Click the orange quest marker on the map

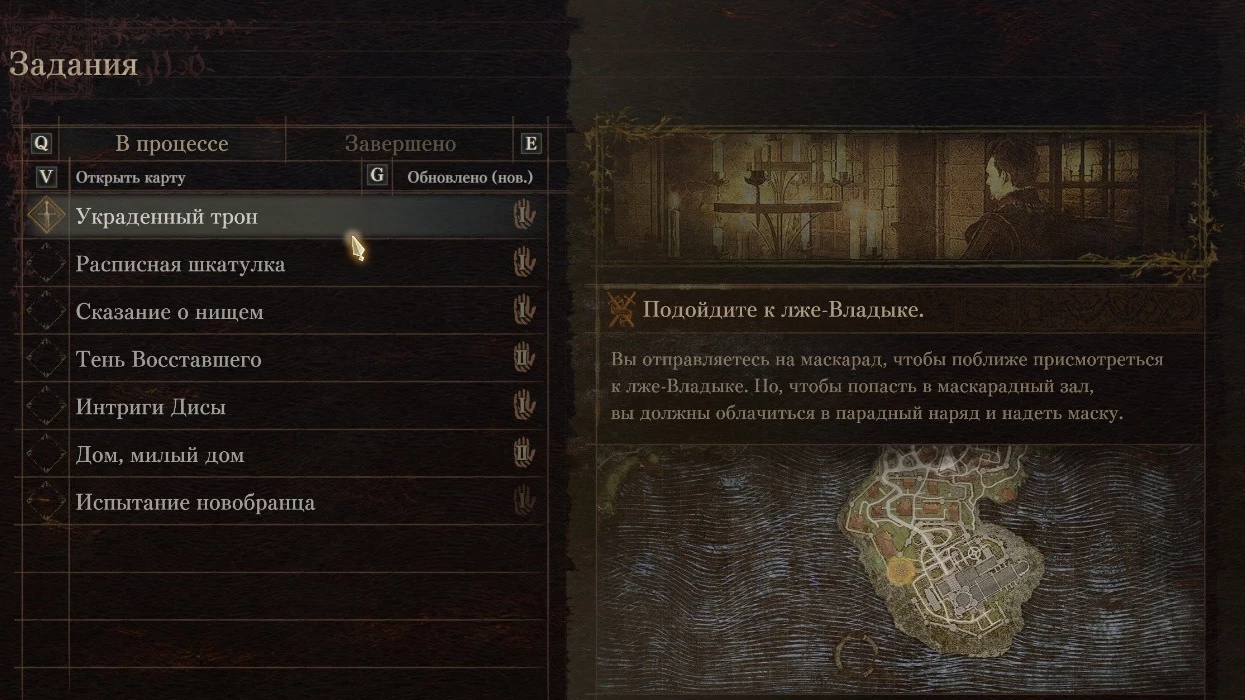(901, 571)
